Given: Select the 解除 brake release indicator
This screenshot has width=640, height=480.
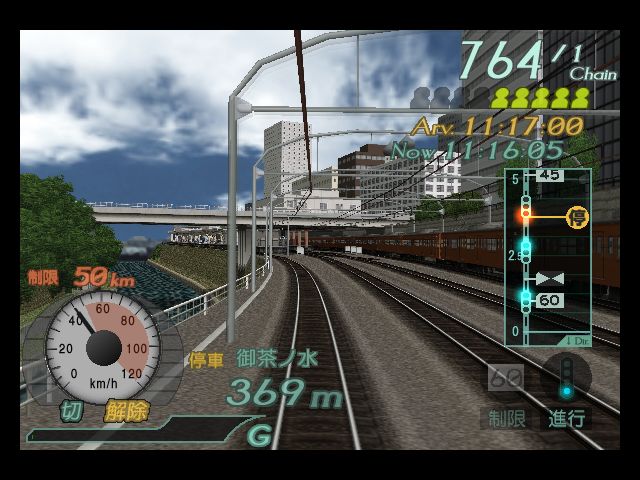Looking at the screenshot, I should click(x=124, y=411).
